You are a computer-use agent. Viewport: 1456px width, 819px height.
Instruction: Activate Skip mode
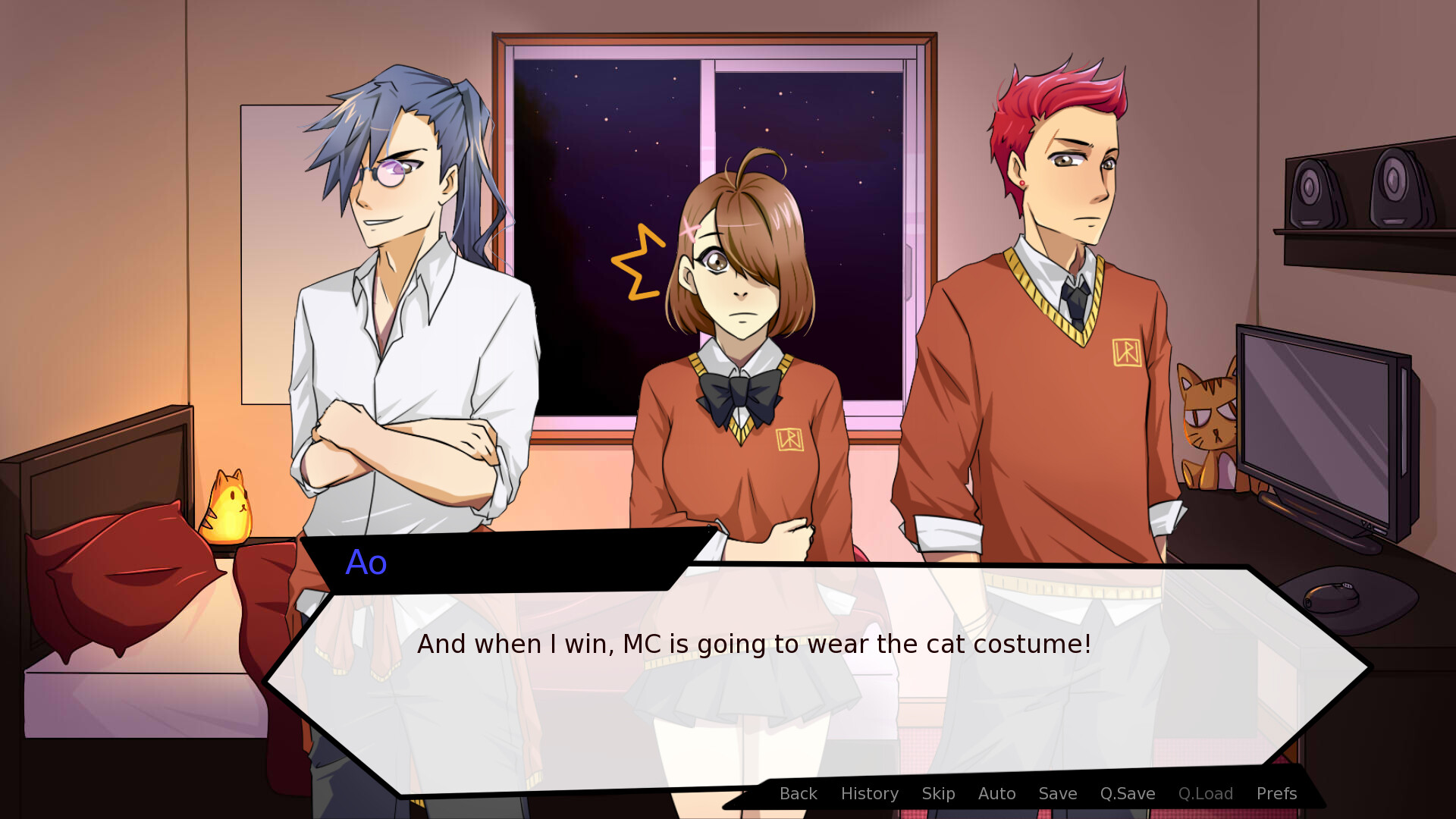pyautogui.click(x=938, y=793)
